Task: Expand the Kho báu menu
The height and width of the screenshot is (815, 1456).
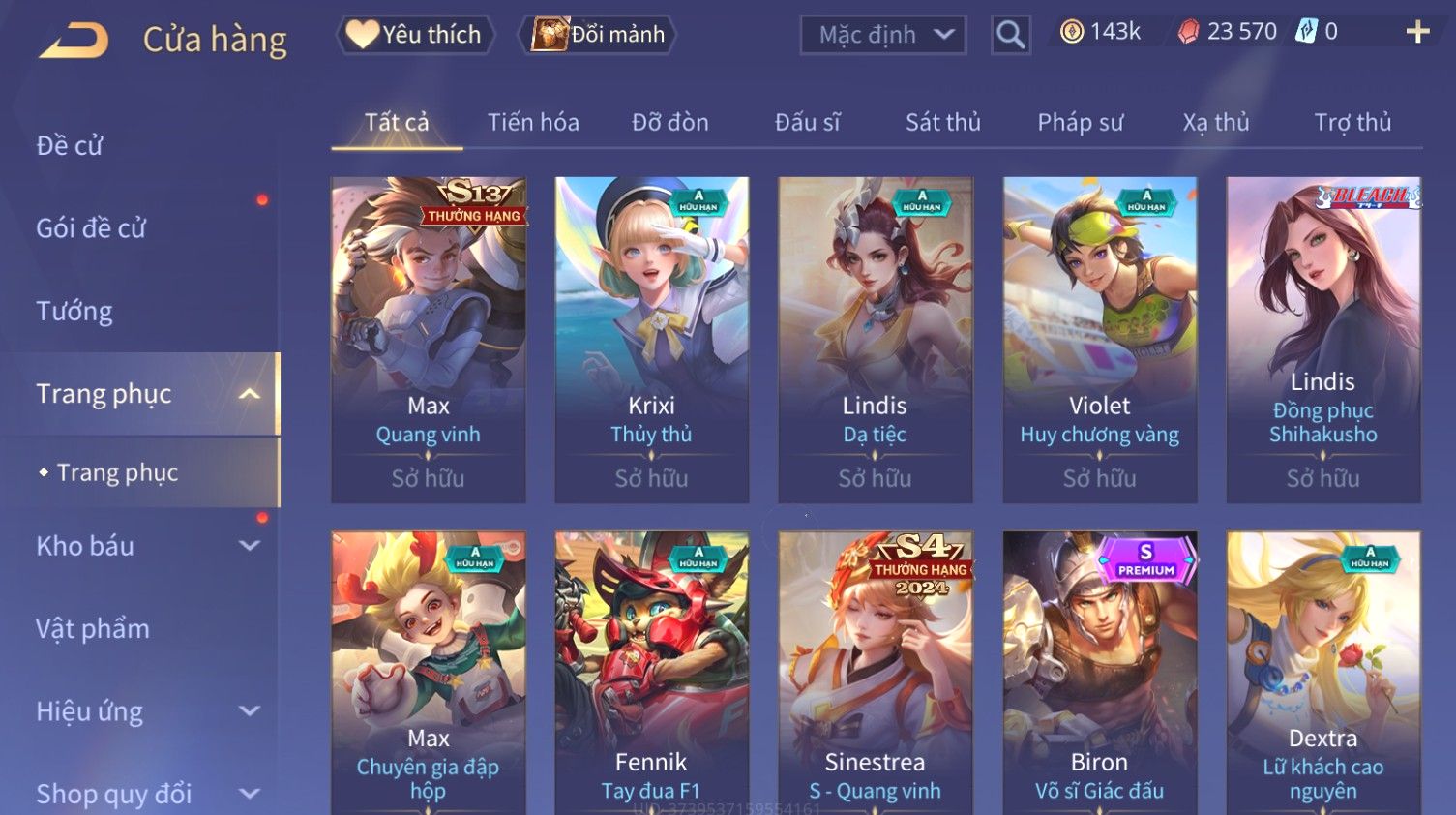Action: [145, 546]
